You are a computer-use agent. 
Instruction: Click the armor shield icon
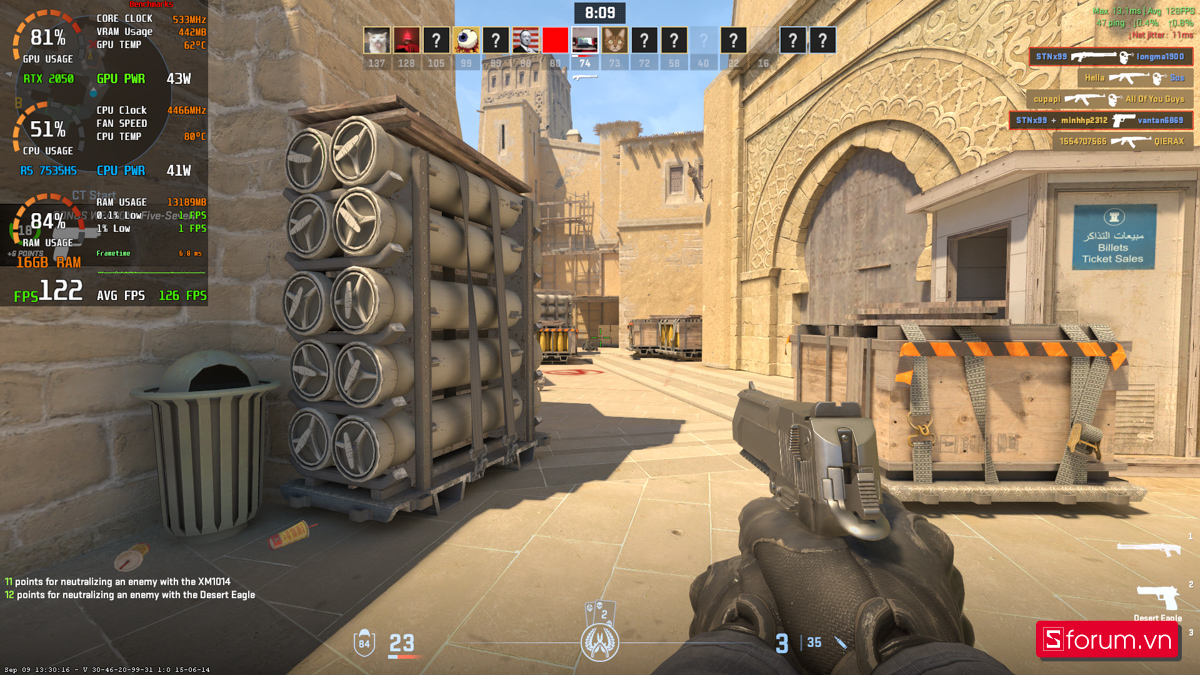click(364, 642)
